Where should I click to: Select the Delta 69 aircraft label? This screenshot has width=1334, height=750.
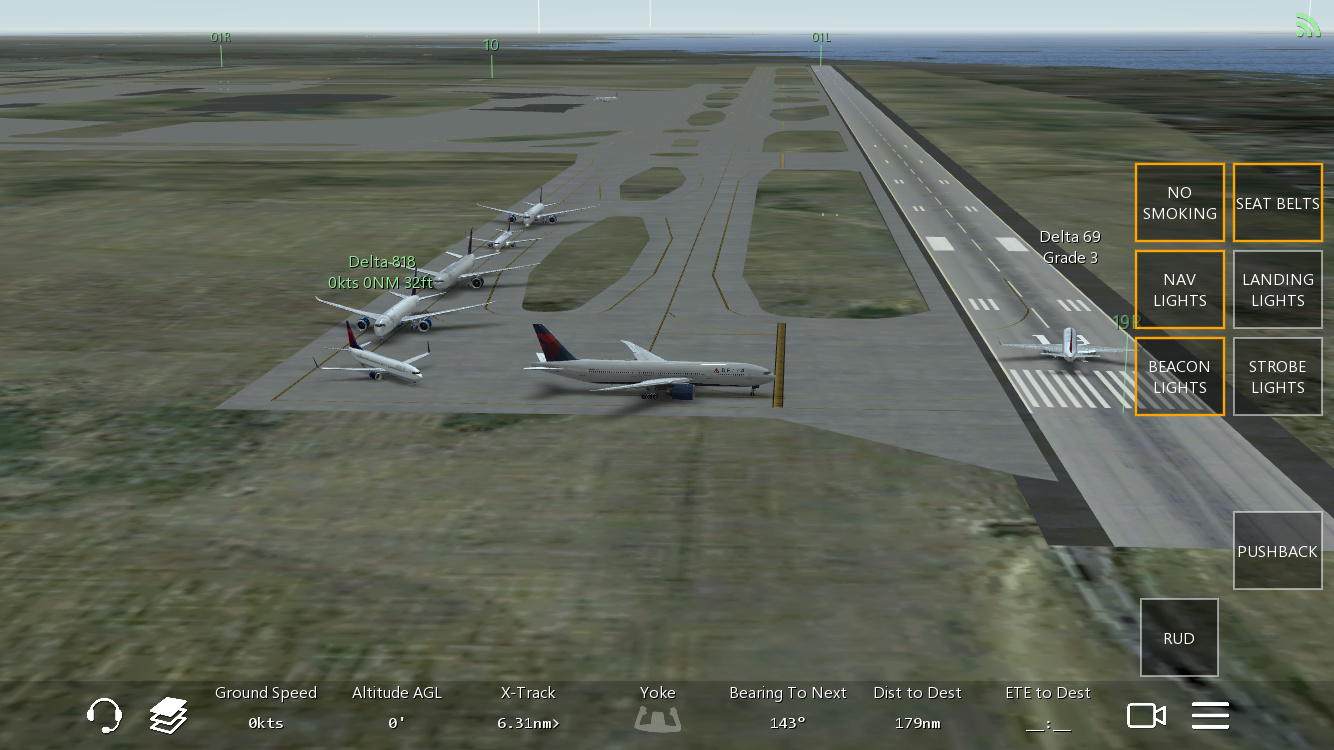click(x=1070, y=237)
